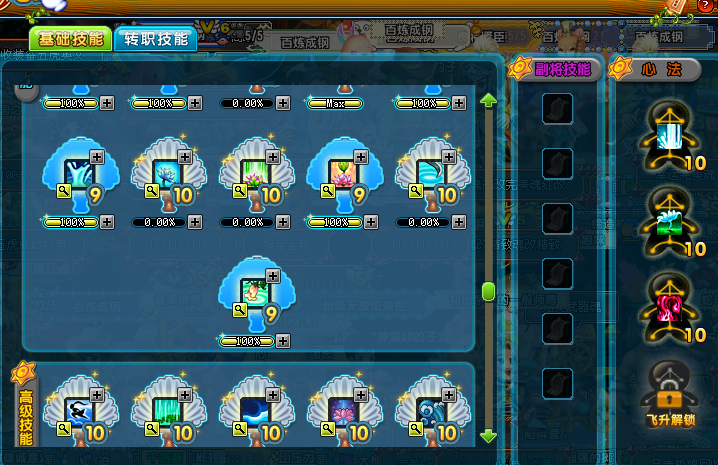This screenshot has width=718, height=465.
Task: Click the lone bottom-center level 9 skill
Action: [252, 292]
